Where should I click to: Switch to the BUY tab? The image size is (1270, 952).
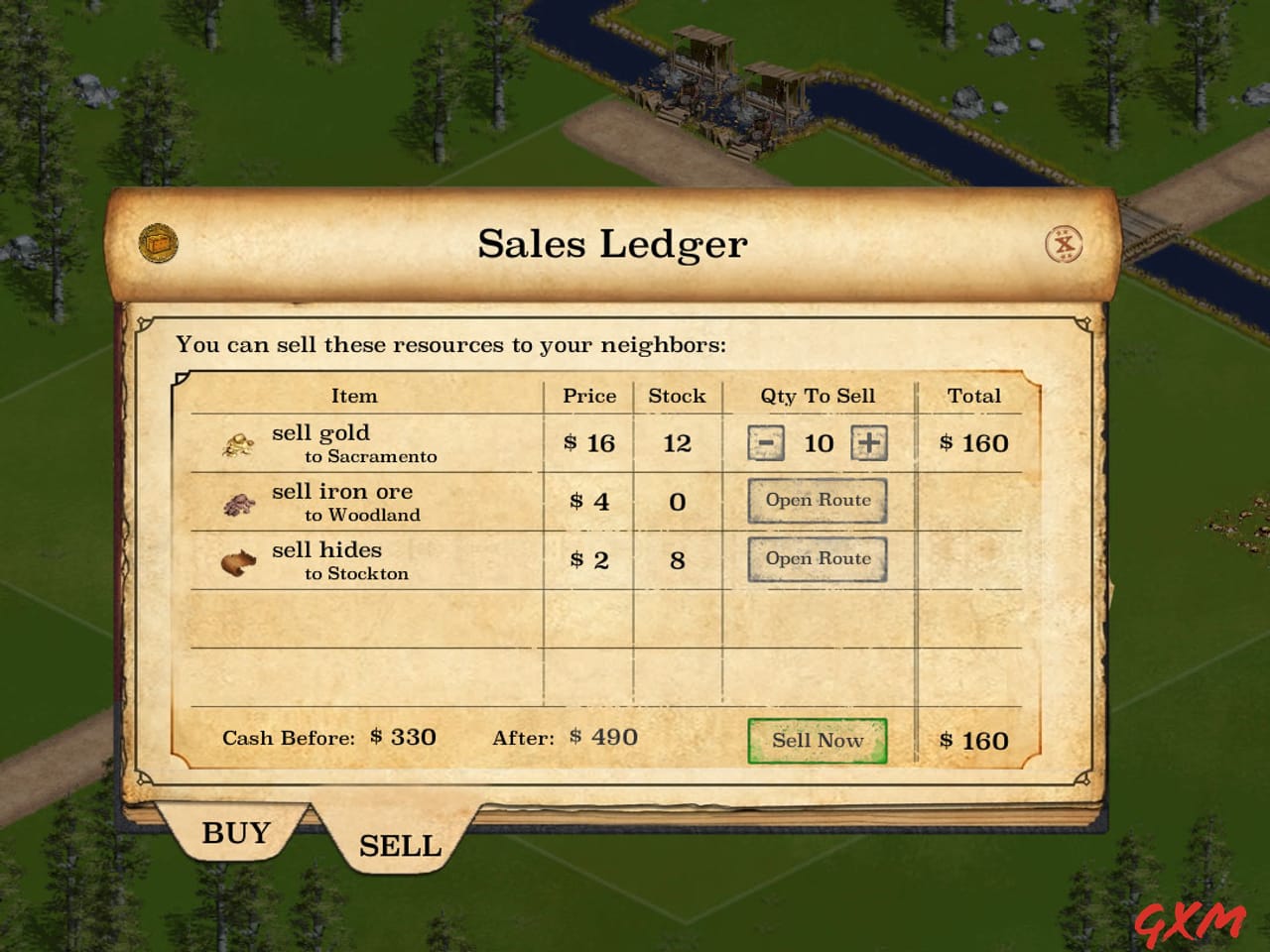(x=237, y=833)
